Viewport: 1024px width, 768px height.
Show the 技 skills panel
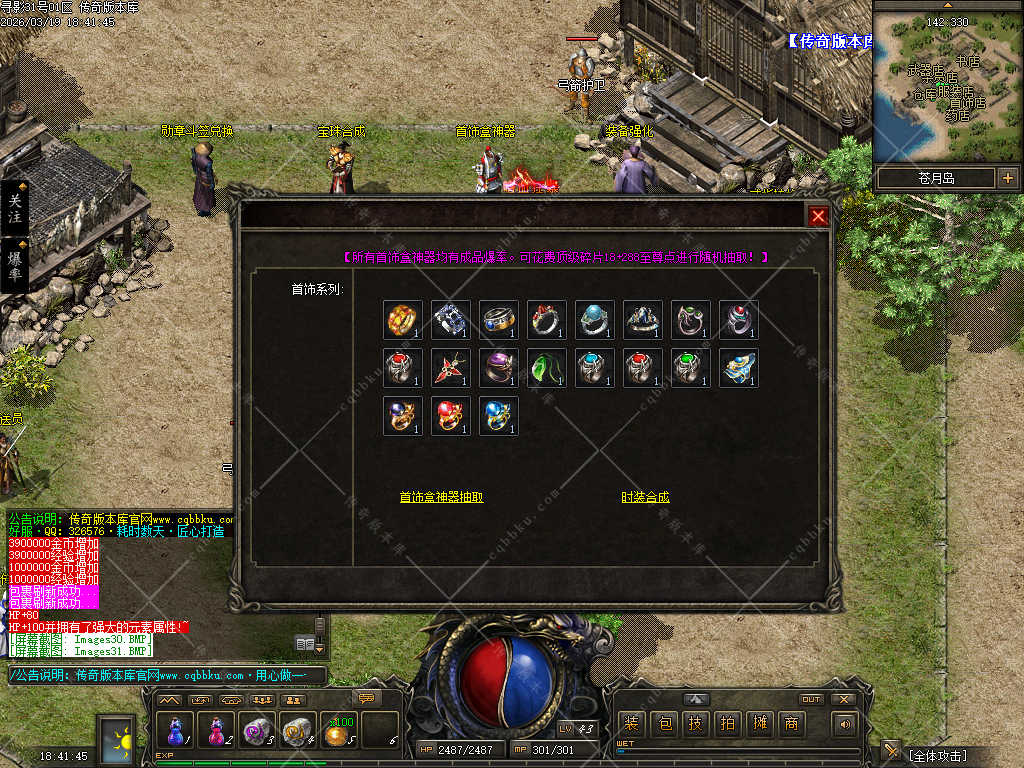(x=695, y=724)
